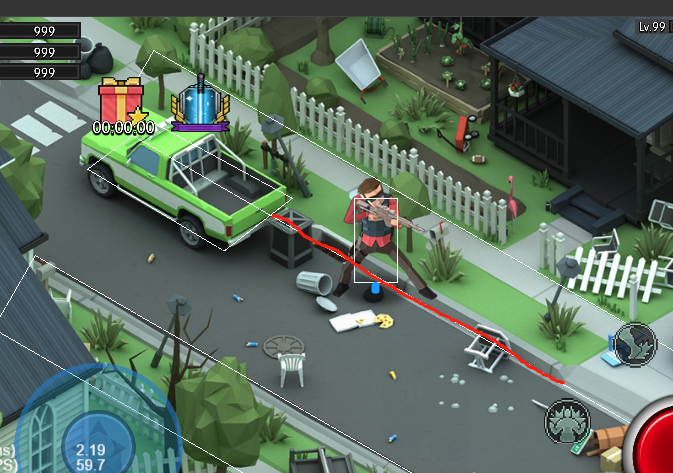673x473 pixels.
Task: Tap the blue virtual joystick center
Action: [x=98, y=443]
